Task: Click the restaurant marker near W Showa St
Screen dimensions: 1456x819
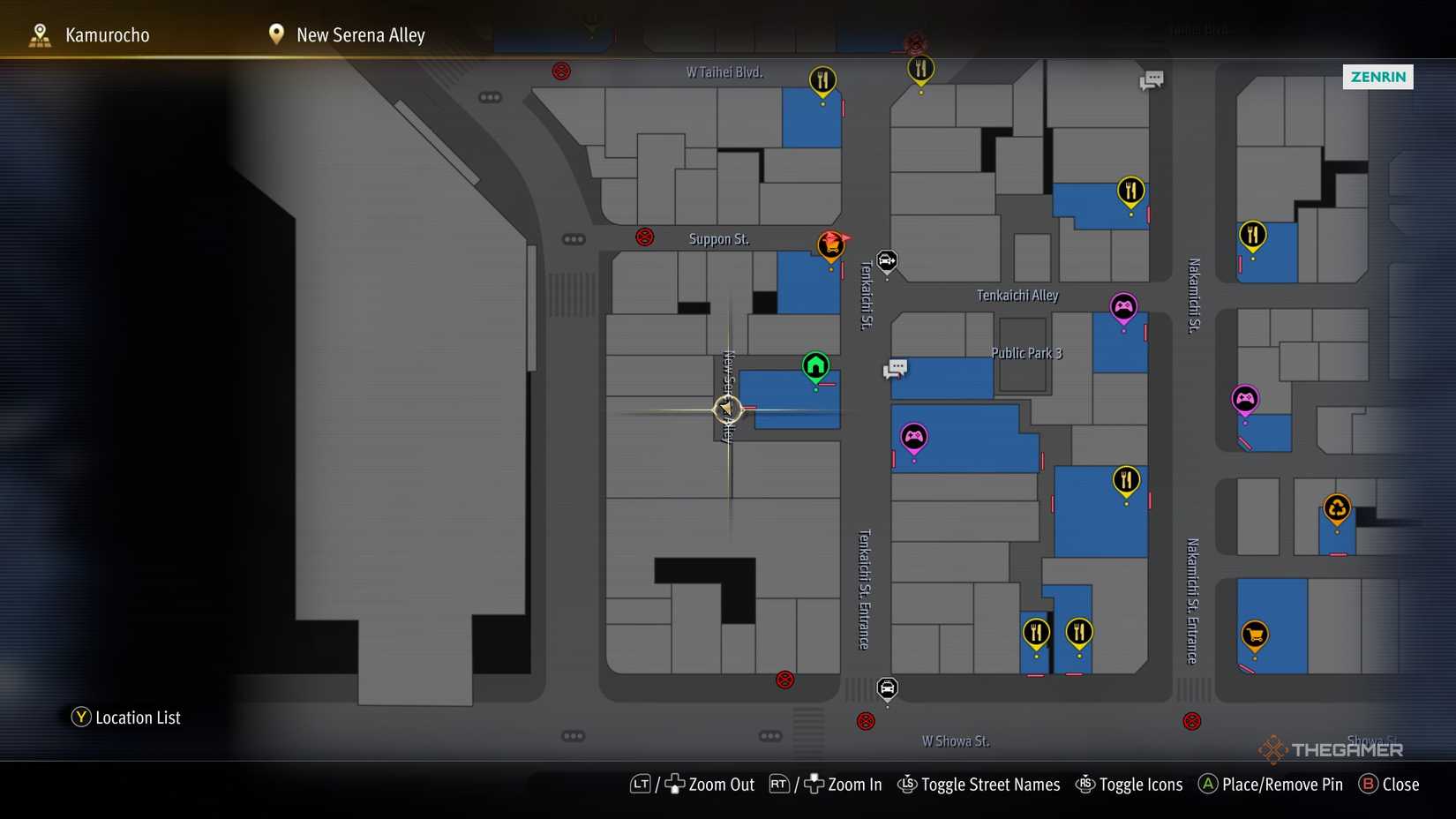Action: [x=1037, y=631]
